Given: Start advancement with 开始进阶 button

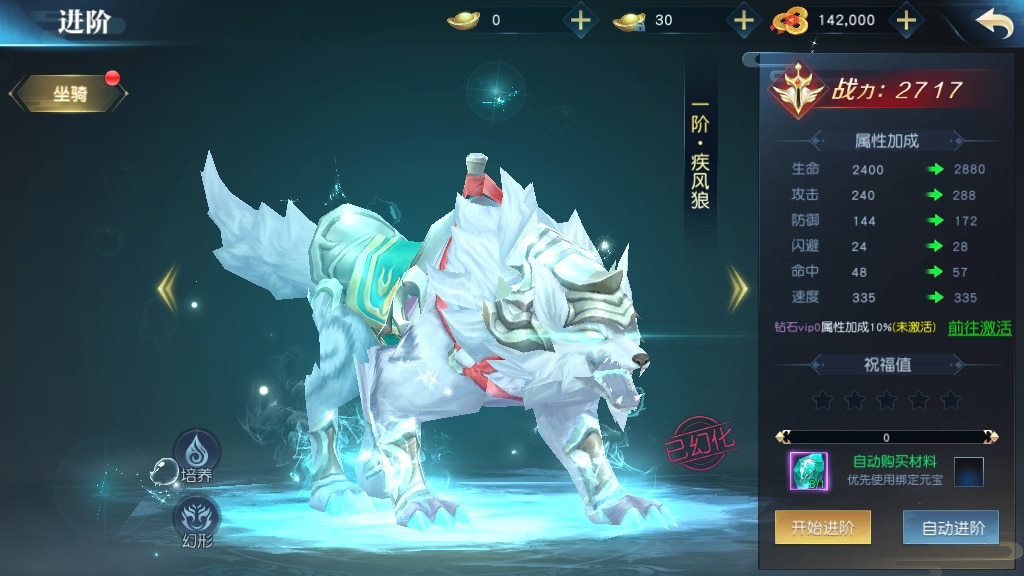Looking at the screenshot, I should [822, 528].
